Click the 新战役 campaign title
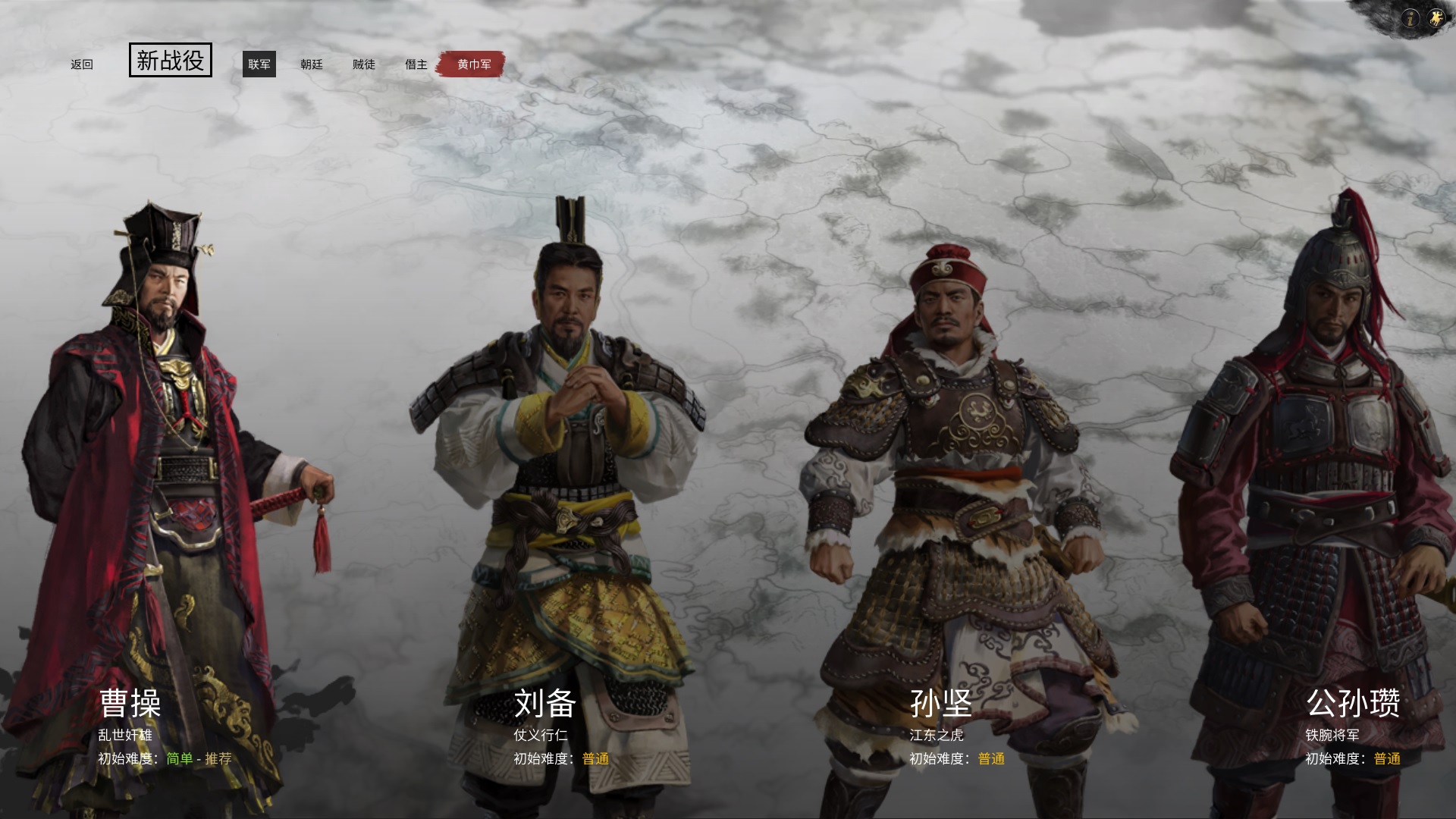The height and width of the screenshot is (819, 1456). 170,61
